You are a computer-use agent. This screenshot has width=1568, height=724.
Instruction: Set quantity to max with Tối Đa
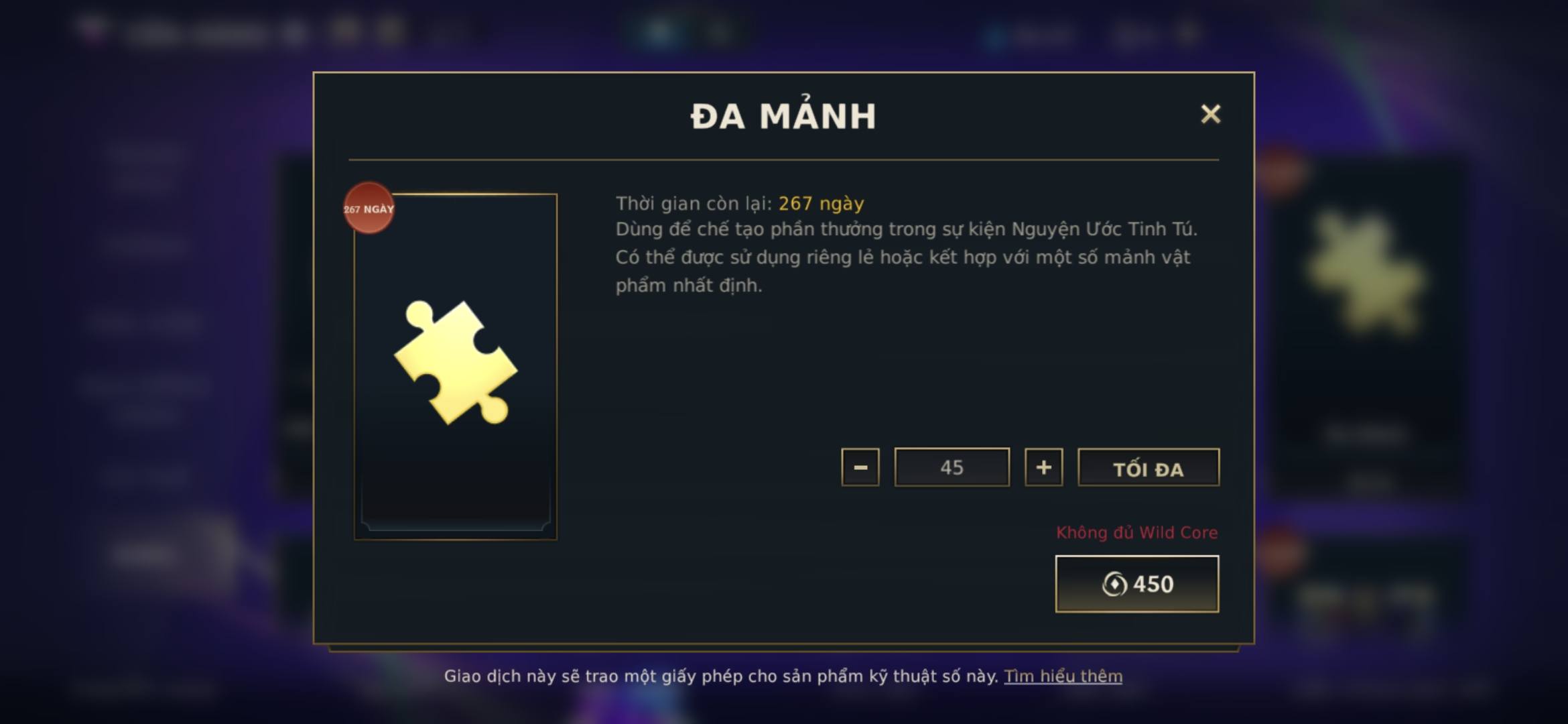point(1148,468)
